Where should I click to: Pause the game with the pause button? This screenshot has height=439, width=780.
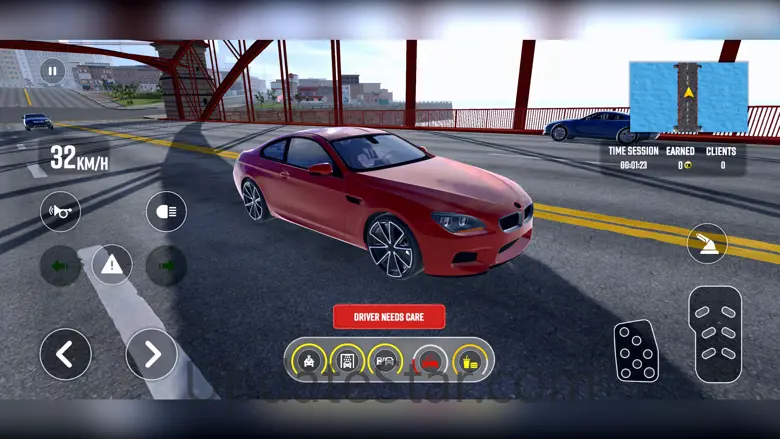pyautogui.click(x=52, y=71)
